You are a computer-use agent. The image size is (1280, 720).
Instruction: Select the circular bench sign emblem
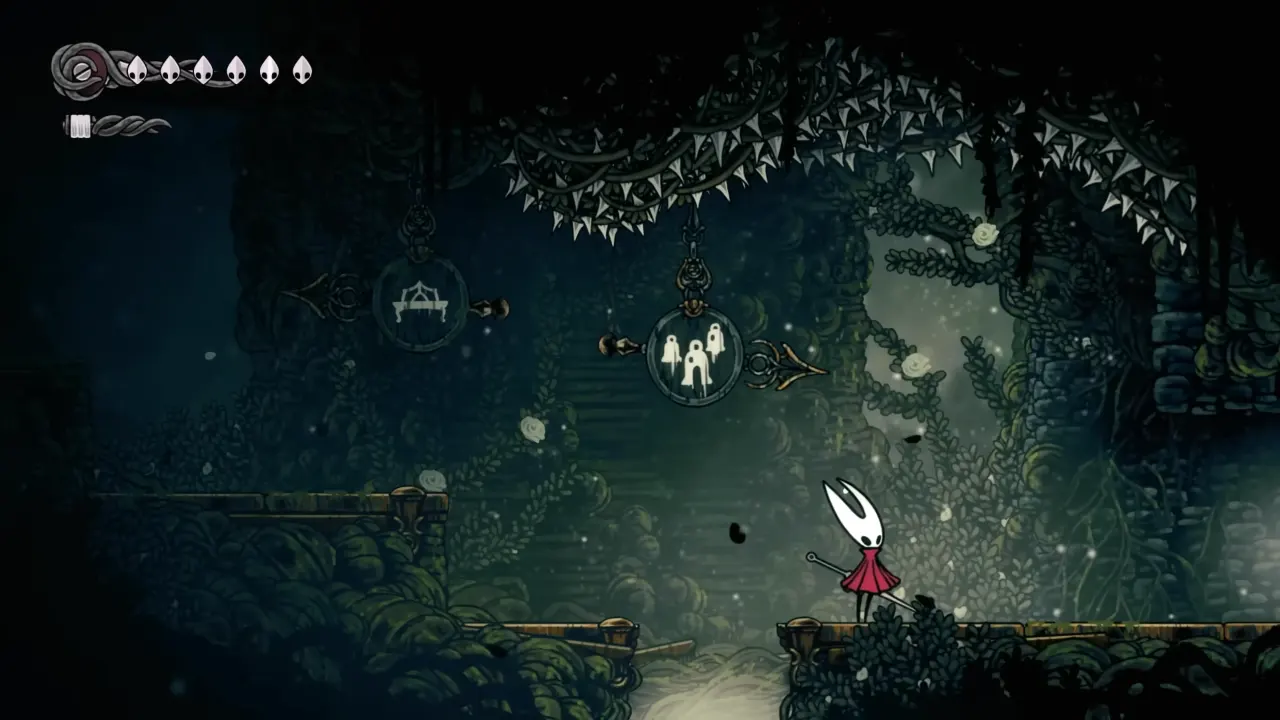click(x=421, y=300)
